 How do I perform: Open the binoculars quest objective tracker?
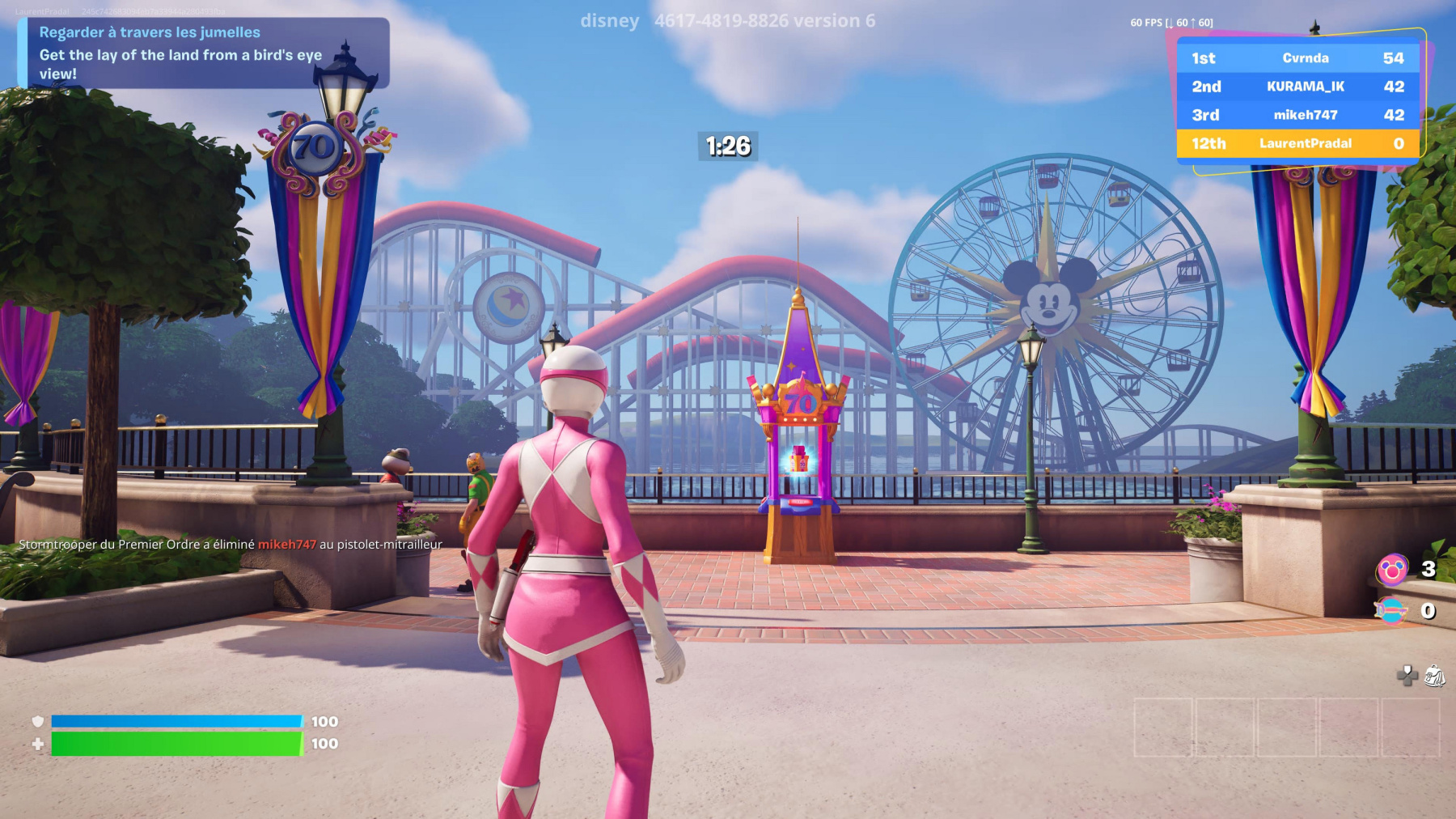202,53
